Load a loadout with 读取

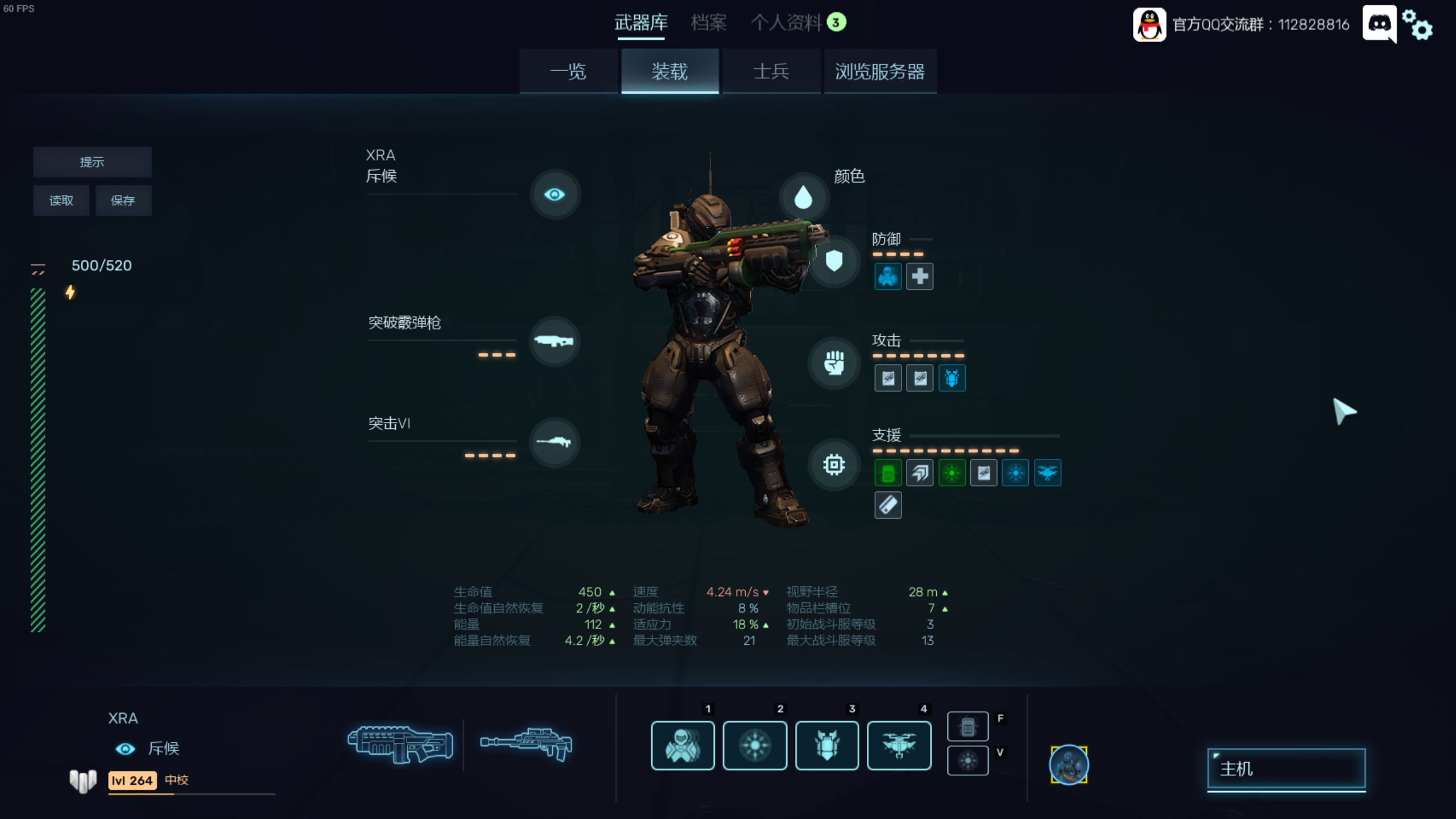pyautogui.click(x=61, y=200)
